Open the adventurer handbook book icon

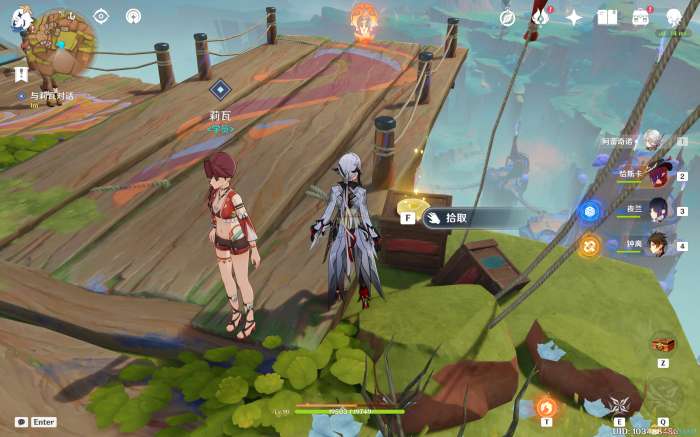[x=607, y=17]
